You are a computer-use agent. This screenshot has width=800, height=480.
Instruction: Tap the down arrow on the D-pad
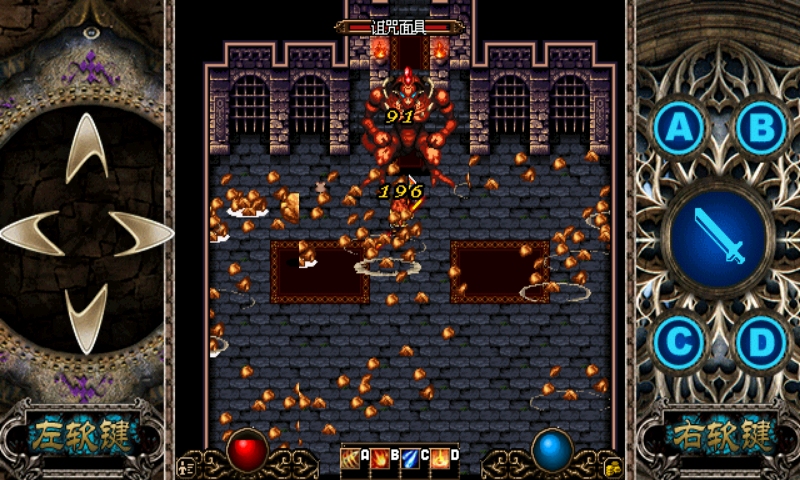point(86,318)
